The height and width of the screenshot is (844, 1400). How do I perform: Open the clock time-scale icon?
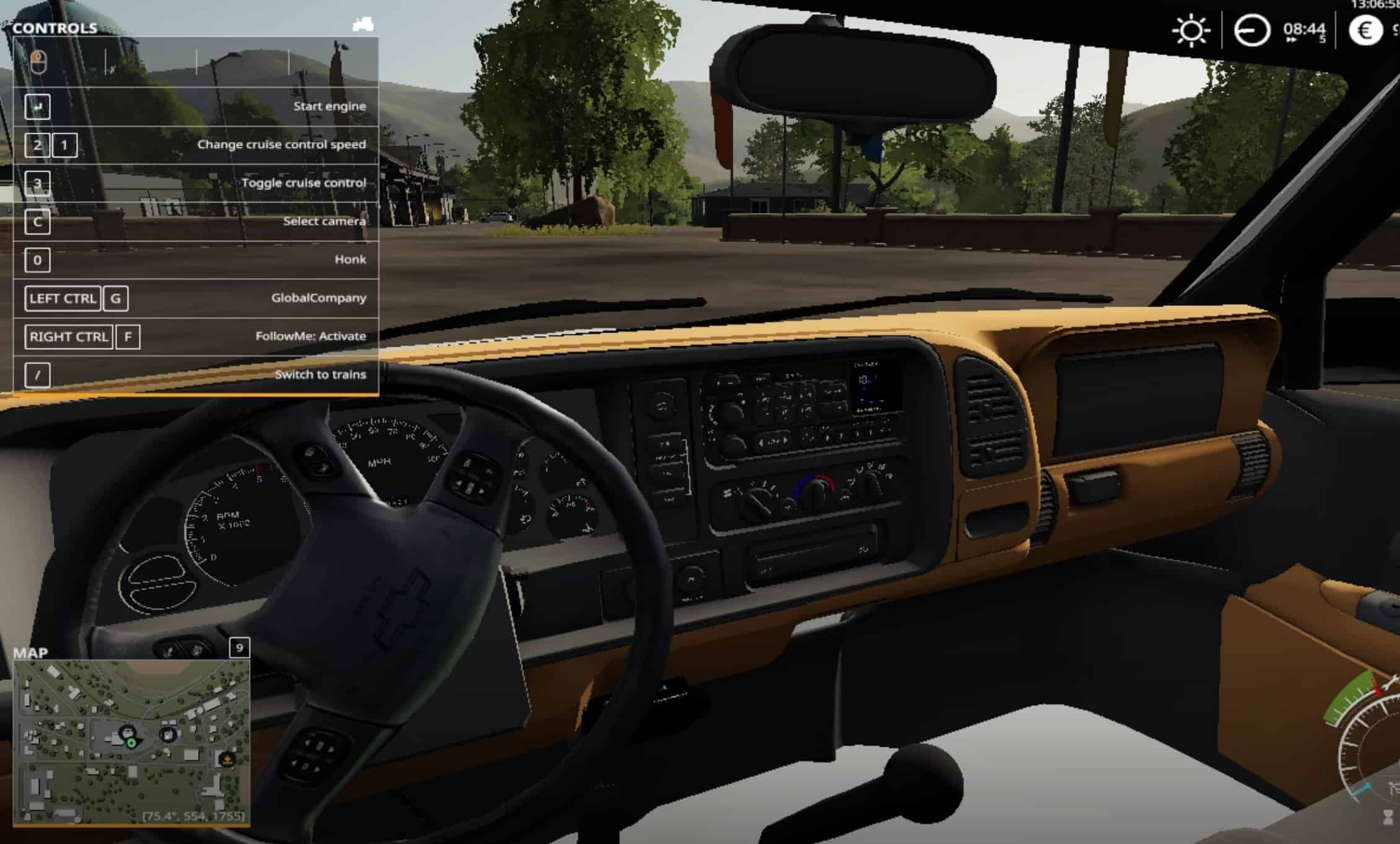[x=1251, y=30]
